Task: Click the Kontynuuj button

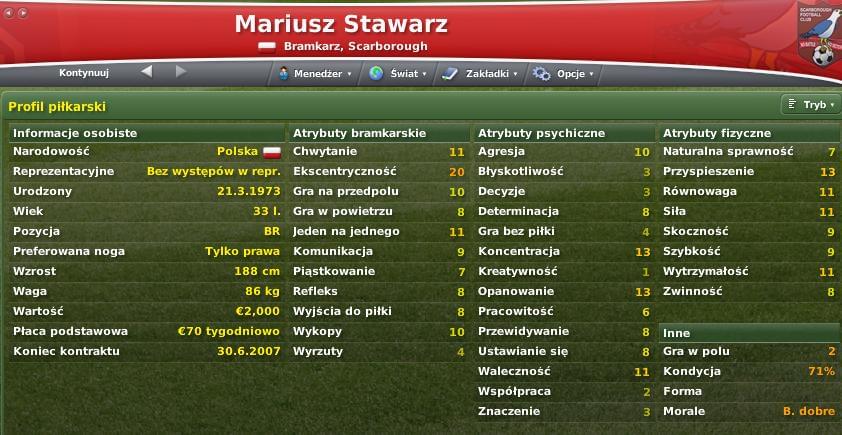Action: 84,73
